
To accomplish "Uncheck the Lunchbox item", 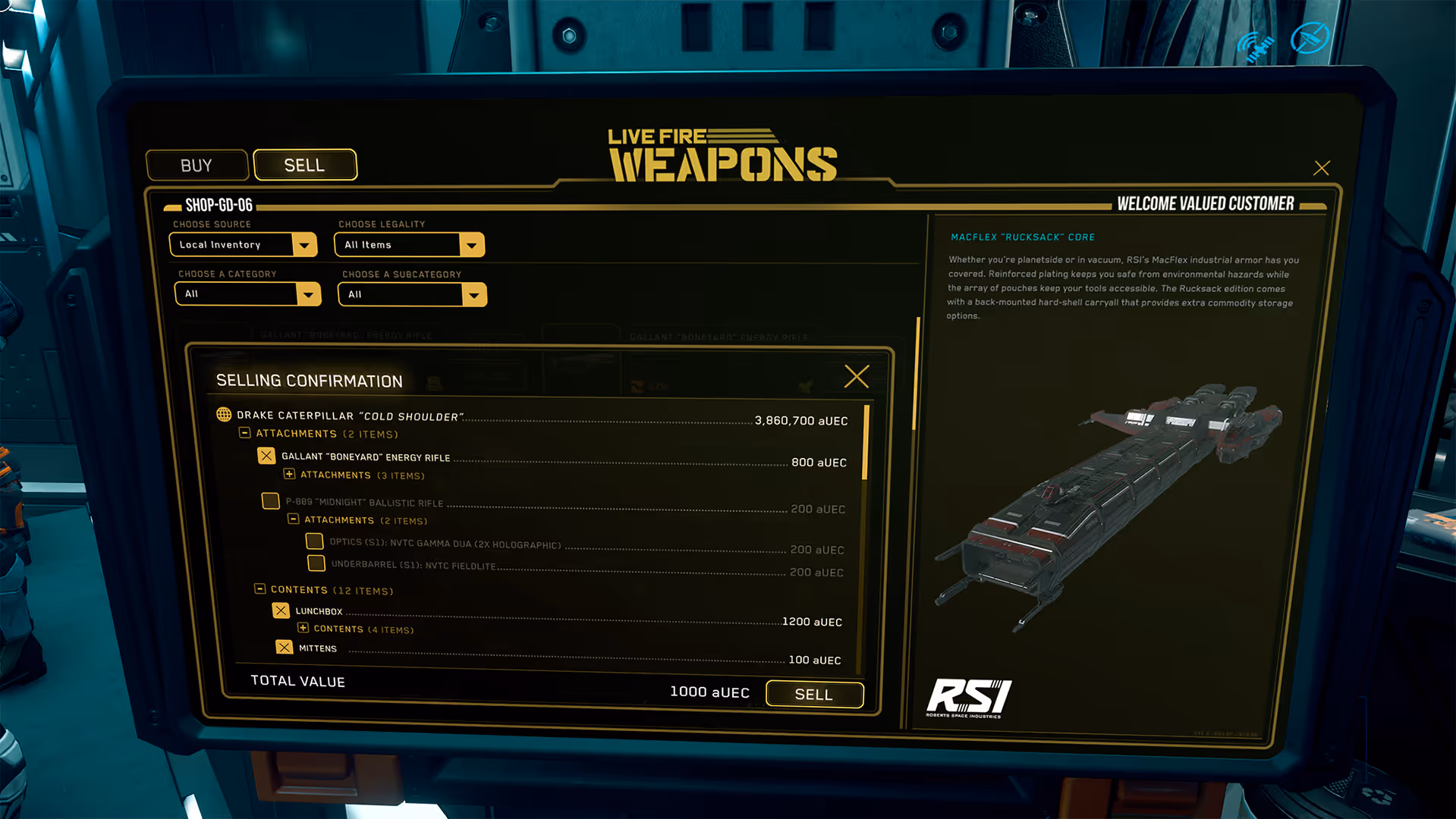I will point(281,610).
